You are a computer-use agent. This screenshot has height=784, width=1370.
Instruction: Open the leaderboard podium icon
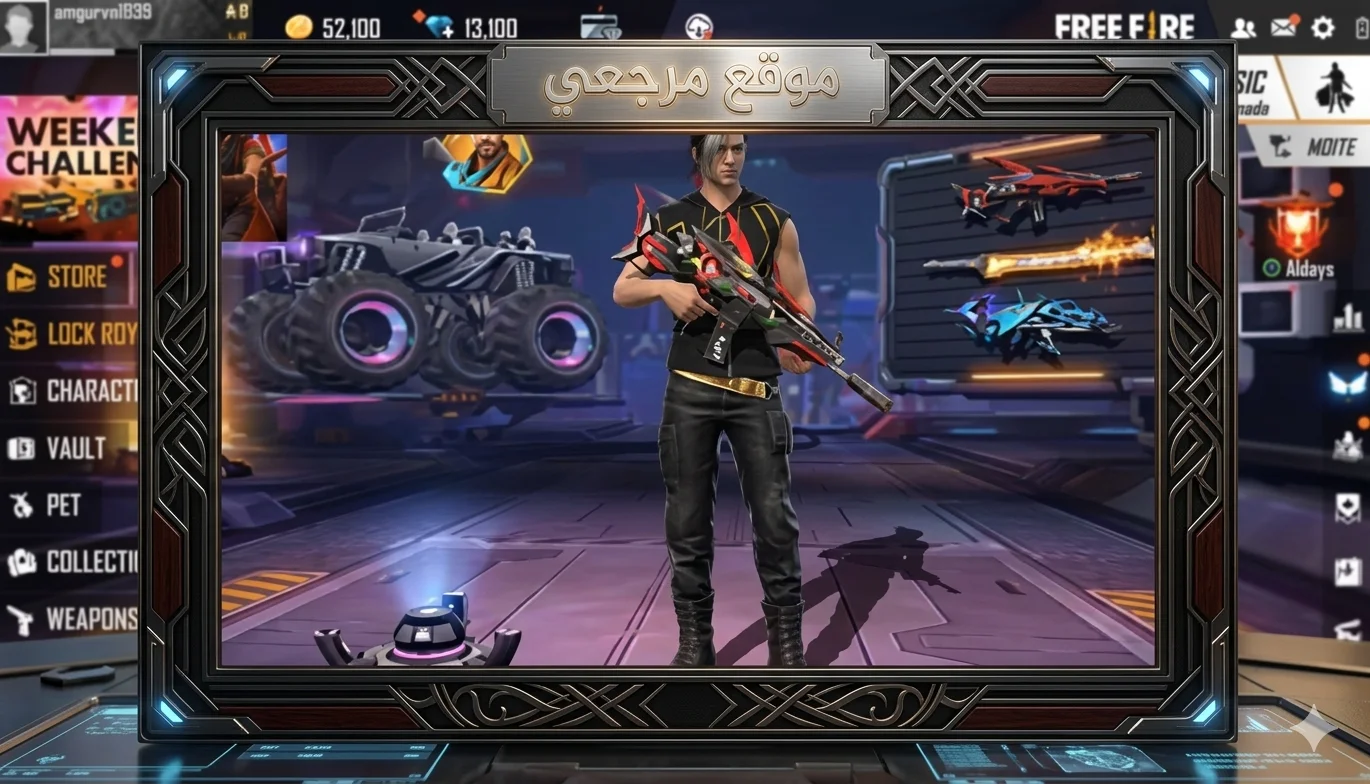coord(1349,318)
